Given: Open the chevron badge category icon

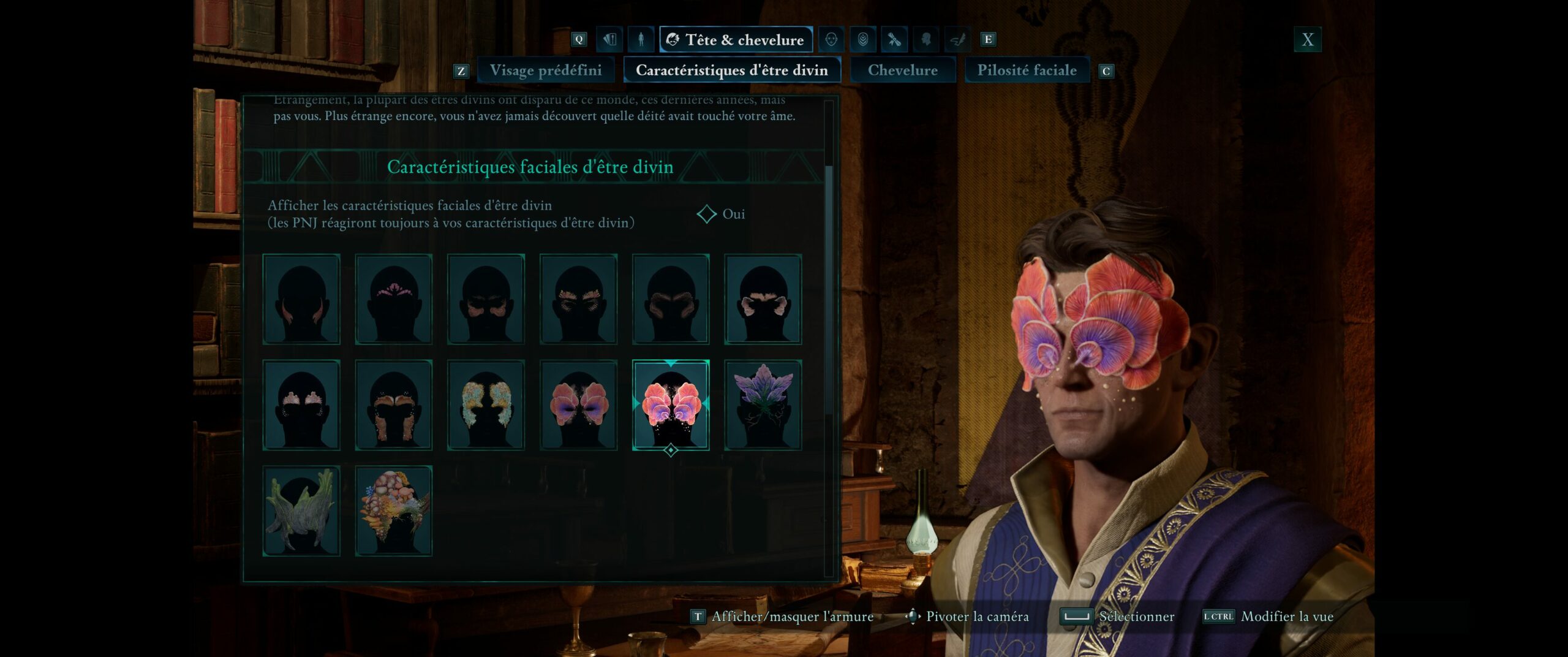Looking at the screenshot, I should click(x=862, y=40).
